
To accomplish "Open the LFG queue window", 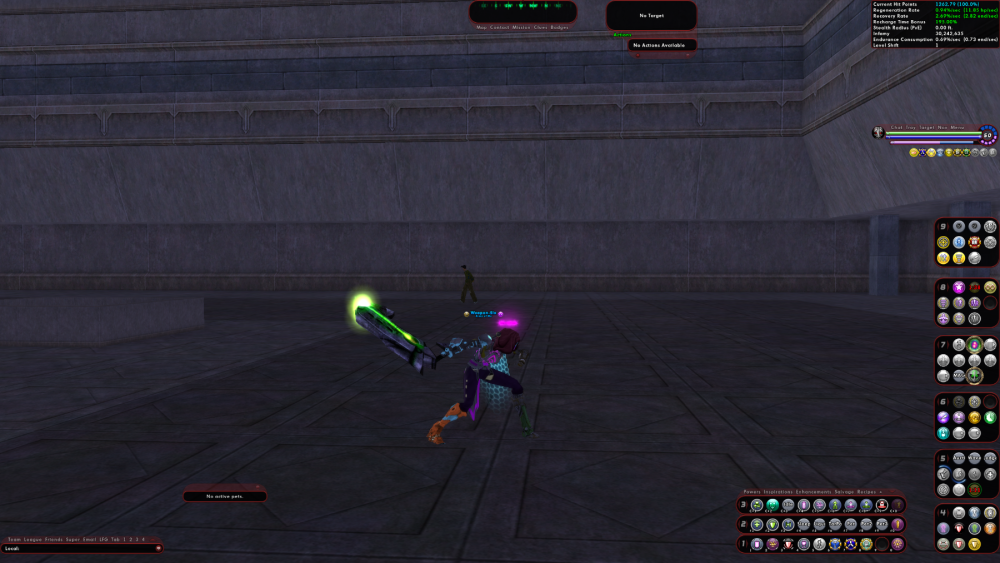I will (104, 539).
